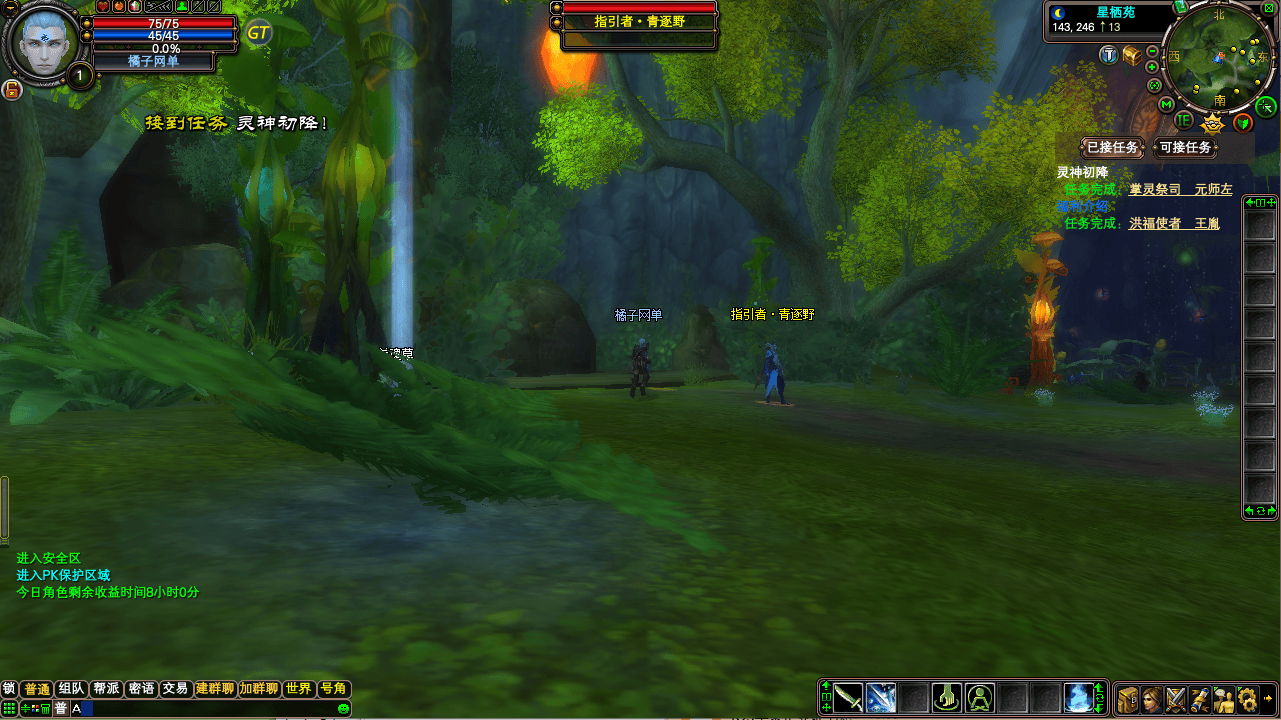Follow the 洪福使者 王胤 quest link
Image resolution: width=1281 pixels, height=720 pixels.
click(1174, 223)
